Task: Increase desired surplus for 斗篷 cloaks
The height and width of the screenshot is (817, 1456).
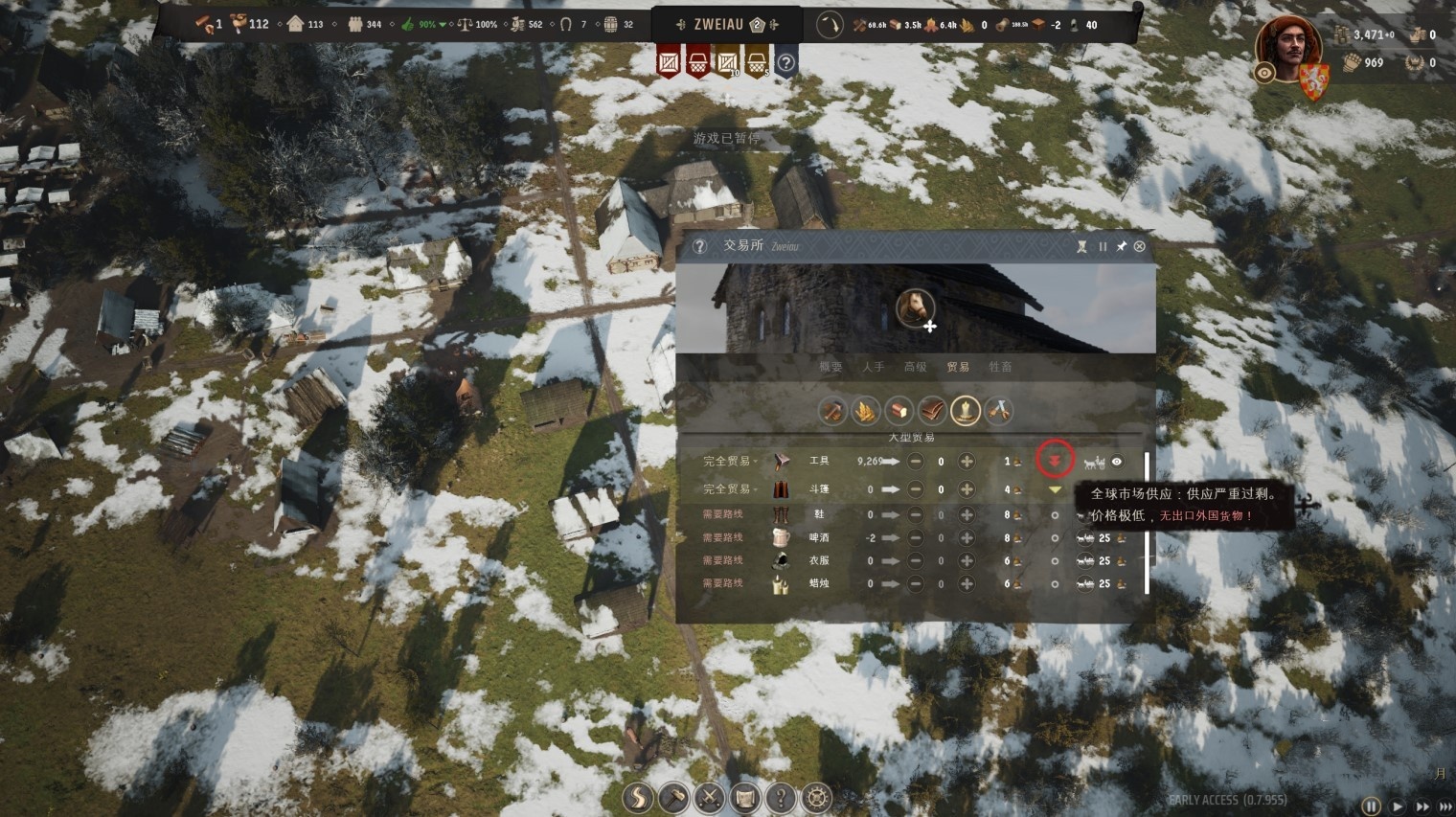Action: 967,489
